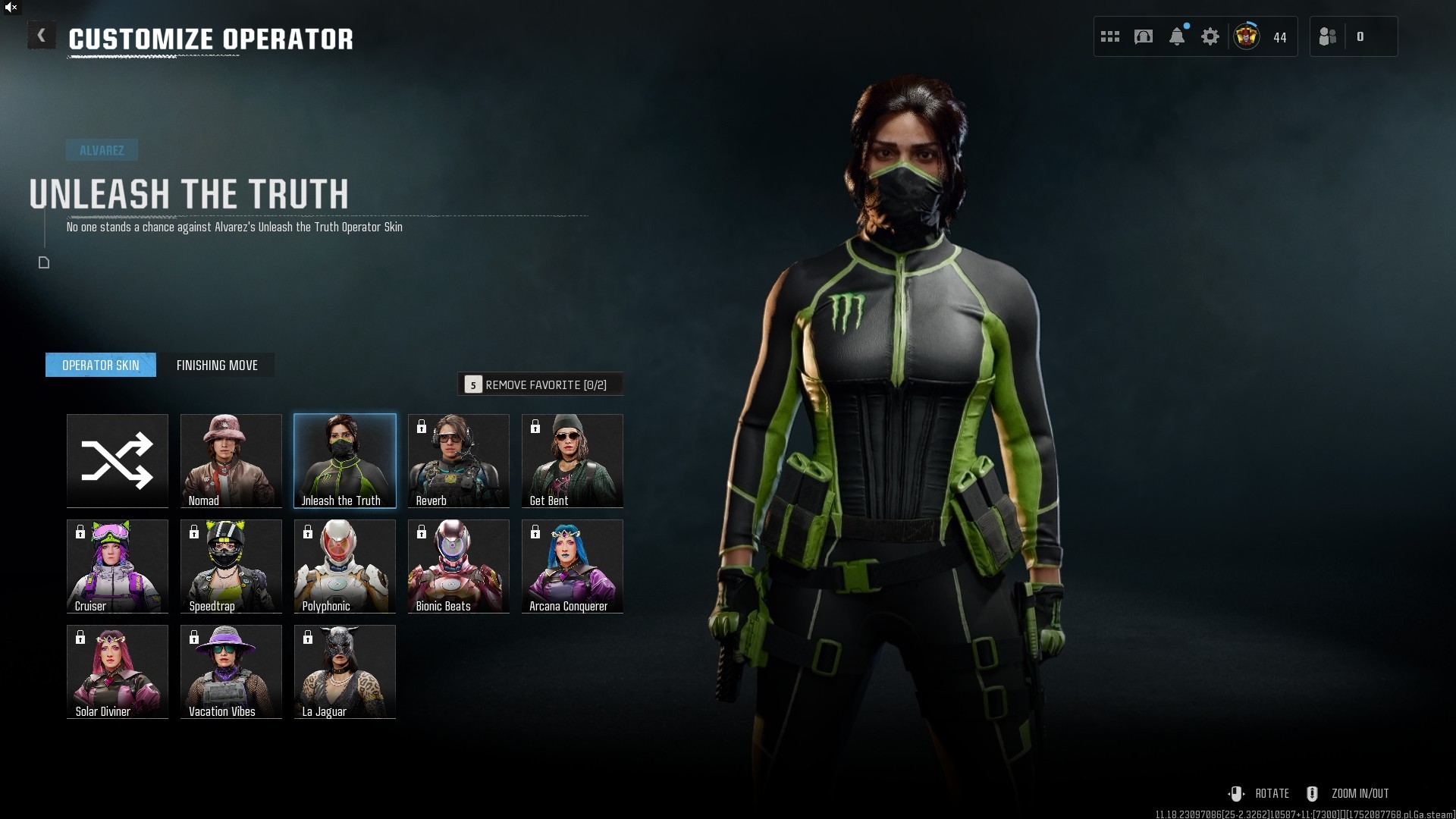
Task: Select the Solar Diviner skin tile
Action: (118, 671)
